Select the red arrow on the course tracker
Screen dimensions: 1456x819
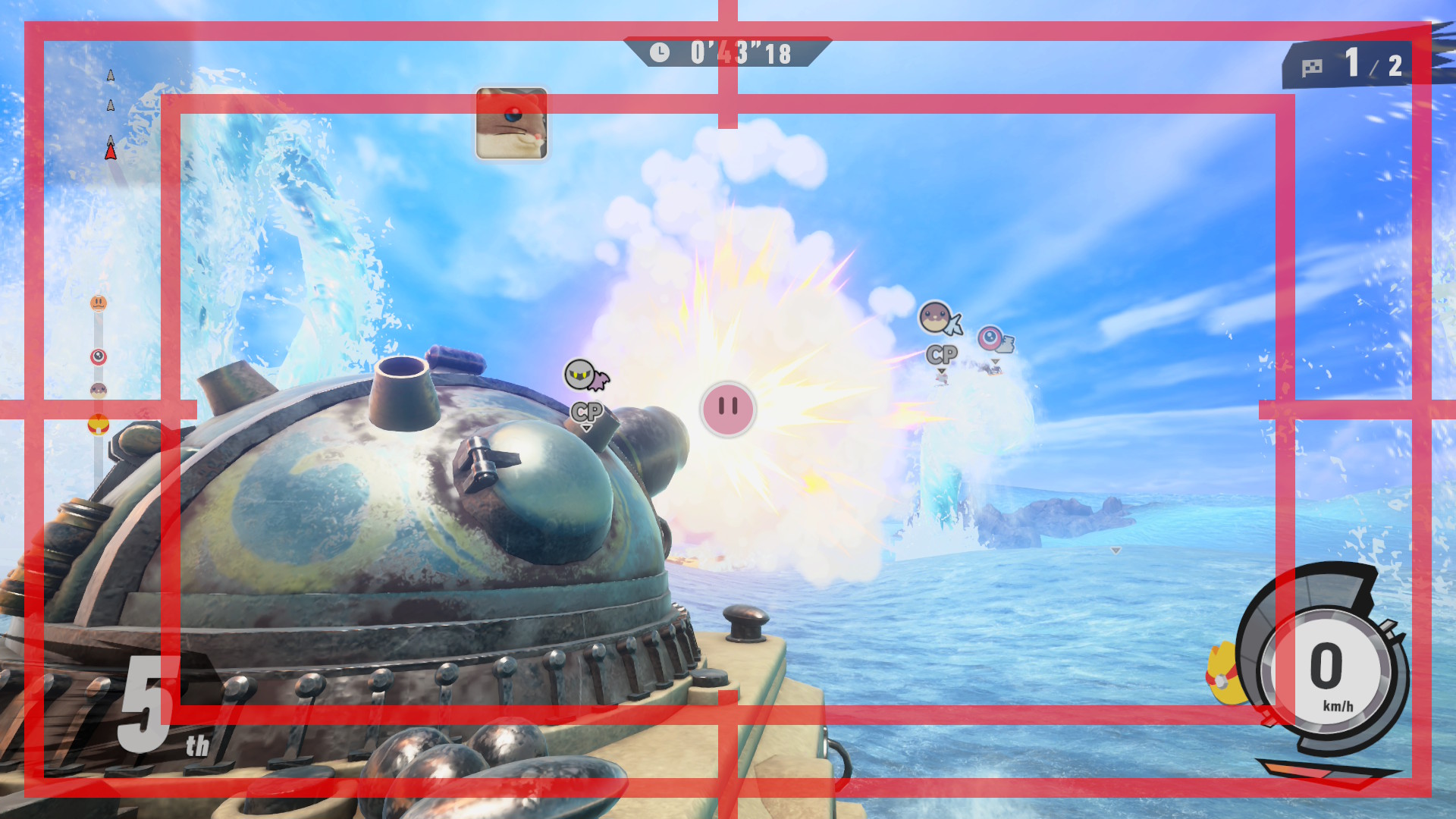pyautogui.click(x=111, y=152)
